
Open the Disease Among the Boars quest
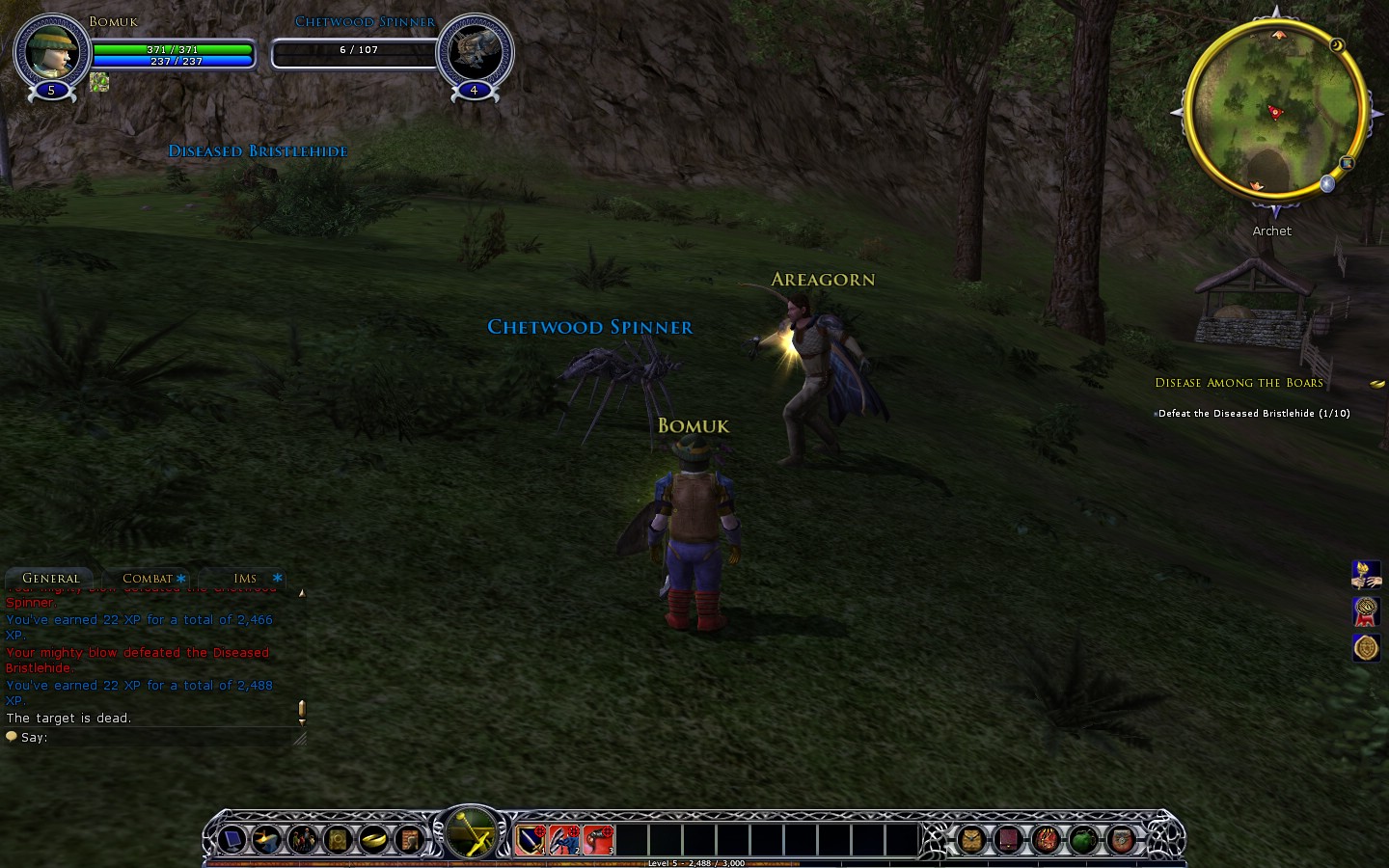tap(1239, 383)
